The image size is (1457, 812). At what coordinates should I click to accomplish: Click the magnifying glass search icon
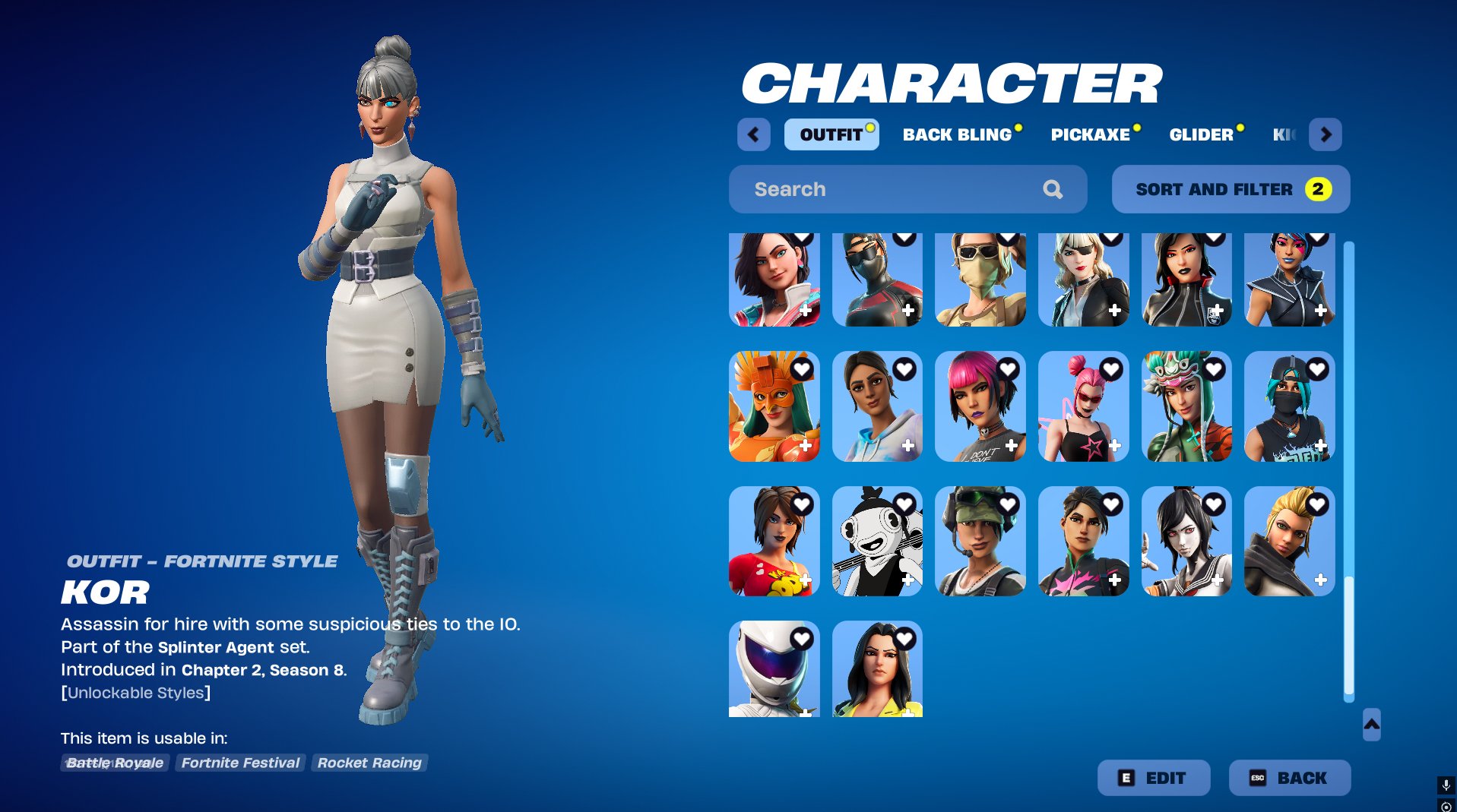[1053, 189]
